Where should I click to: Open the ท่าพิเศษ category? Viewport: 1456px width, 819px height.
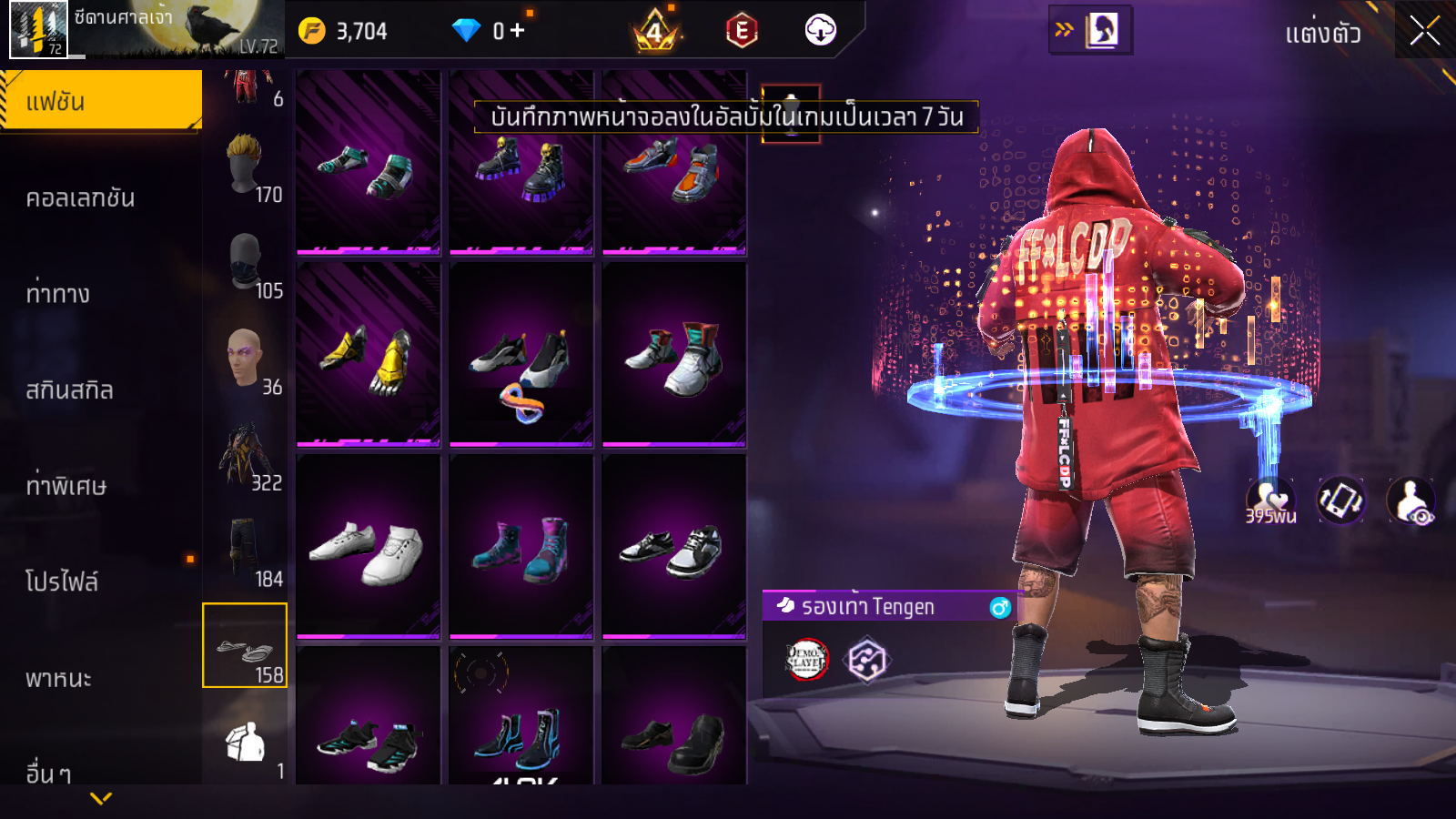pos(66,486)
